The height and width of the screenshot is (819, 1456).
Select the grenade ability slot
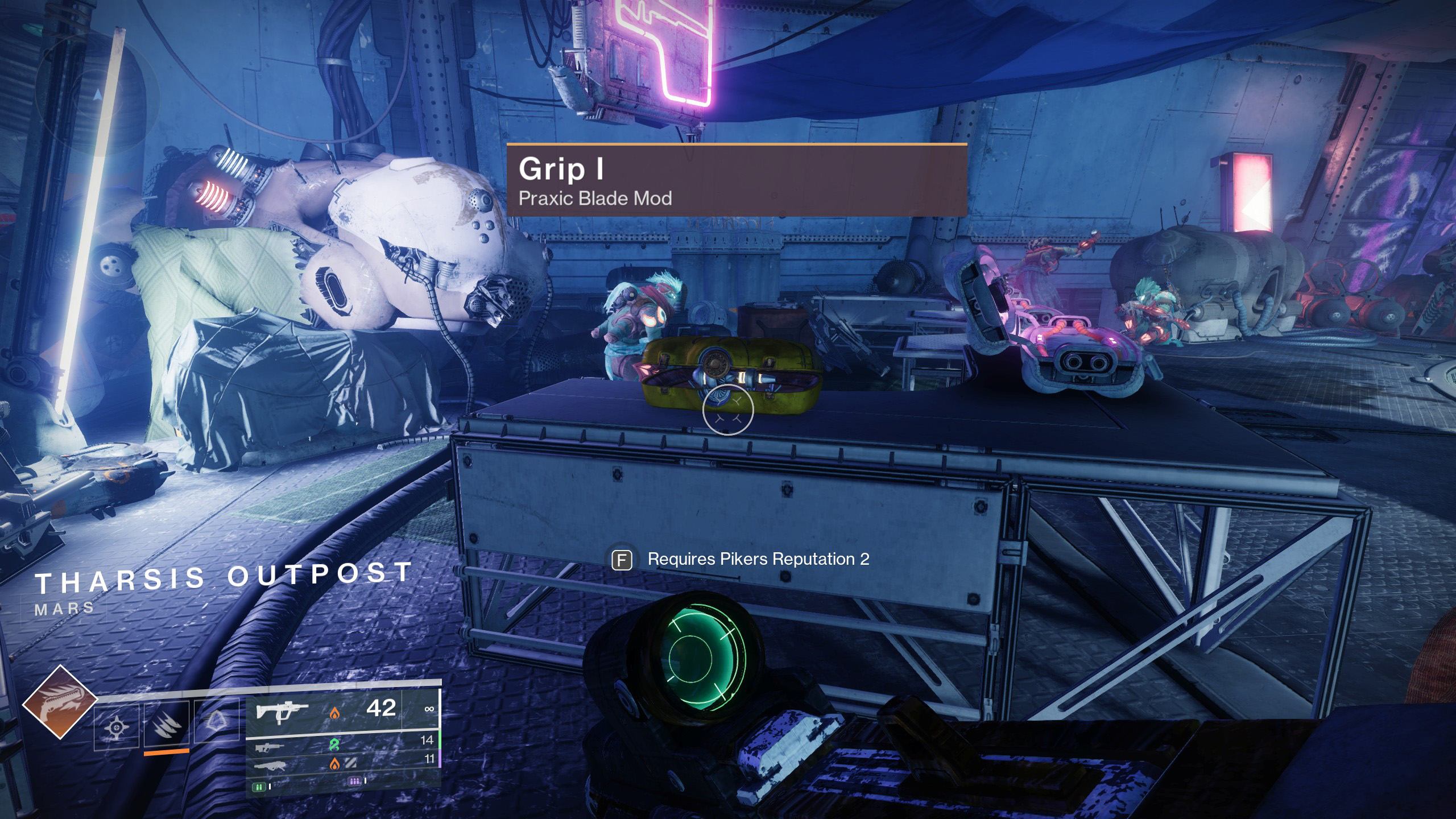click(x=117, y=726)
